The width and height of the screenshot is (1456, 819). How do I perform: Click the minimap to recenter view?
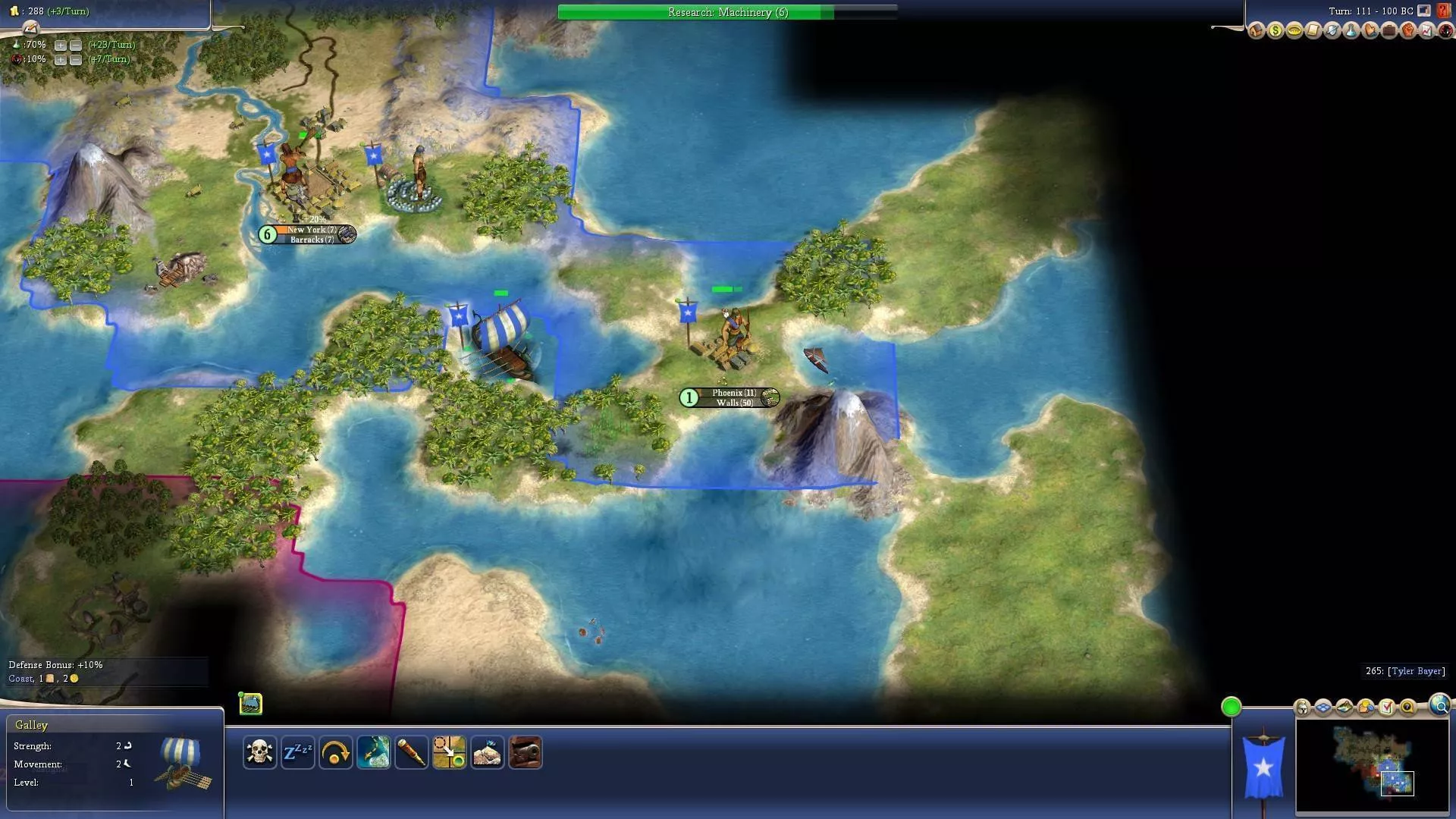point(1371,766)
